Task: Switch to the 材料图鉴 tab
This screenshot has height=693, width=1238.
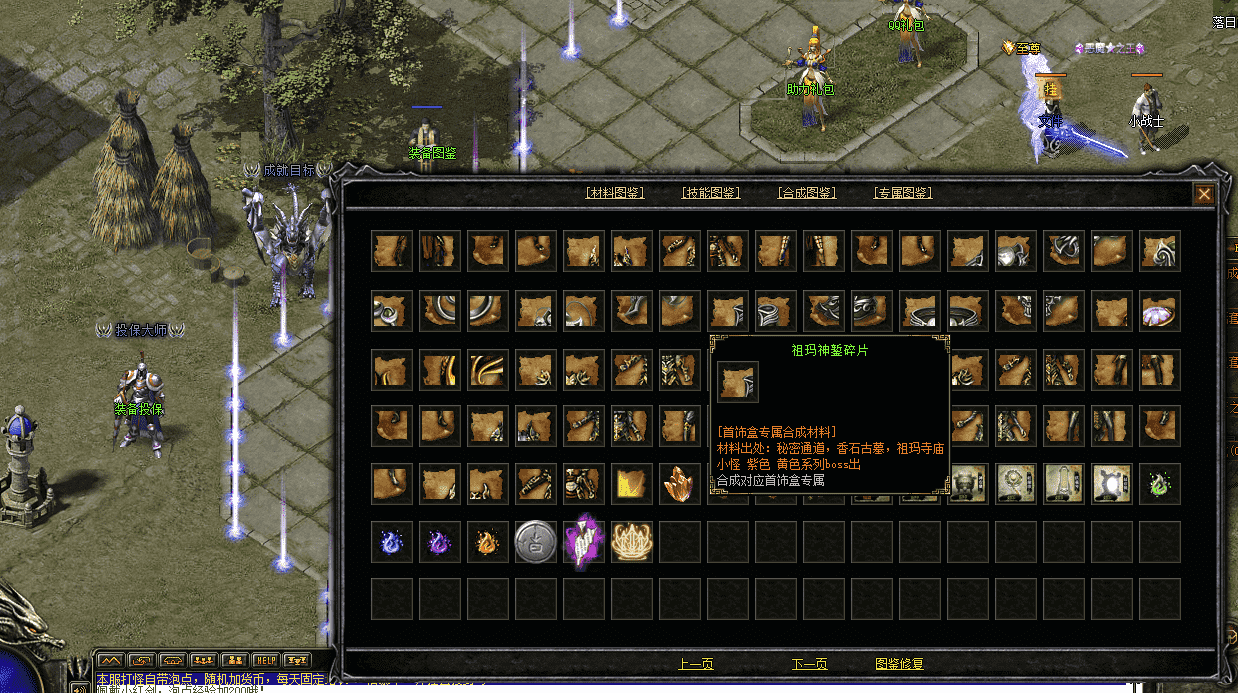Action: [615, 193]
